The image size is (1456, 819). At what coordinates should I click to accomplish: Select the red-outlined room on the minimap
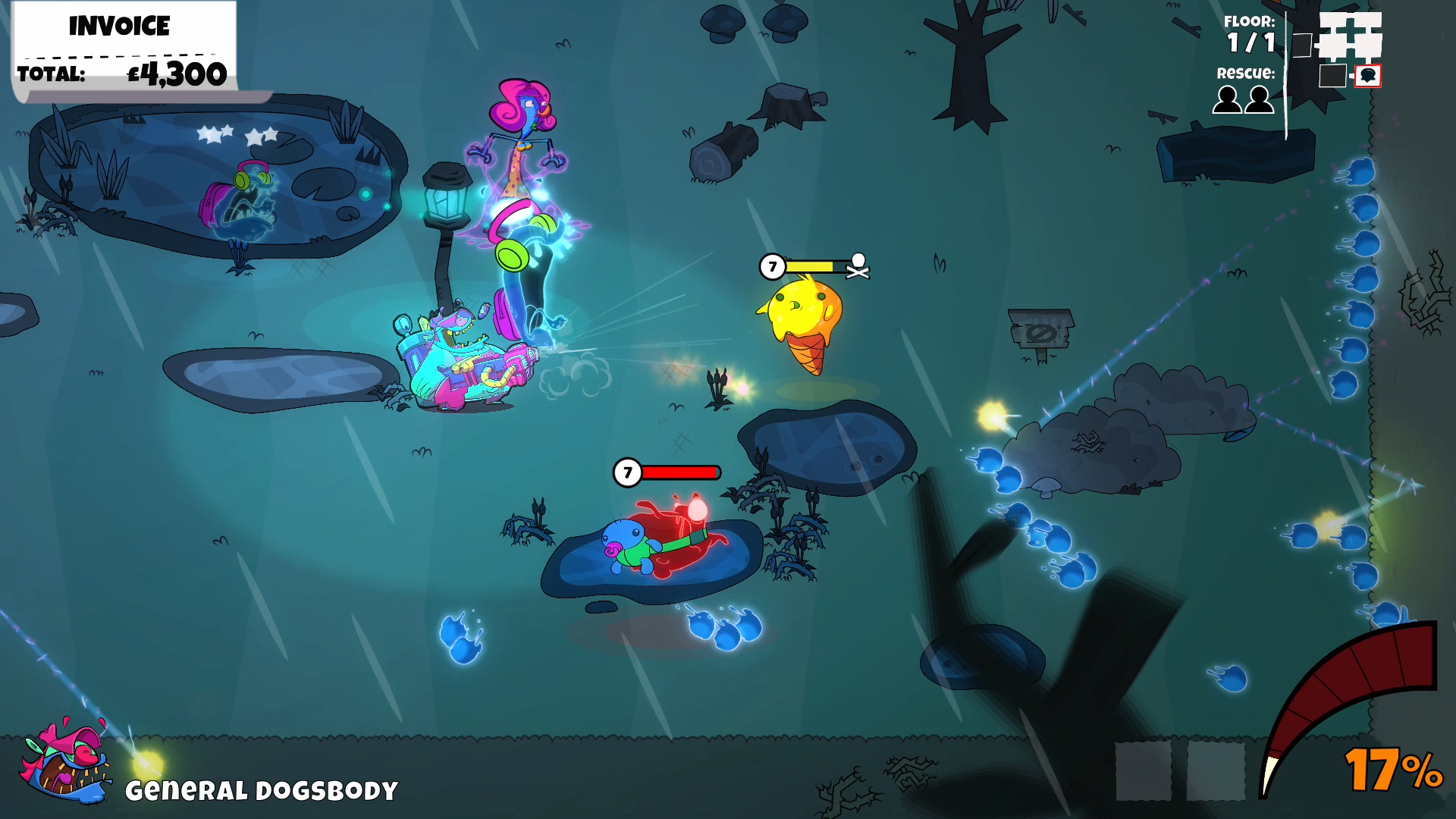pyautogui.click(x=1367, y=76)
